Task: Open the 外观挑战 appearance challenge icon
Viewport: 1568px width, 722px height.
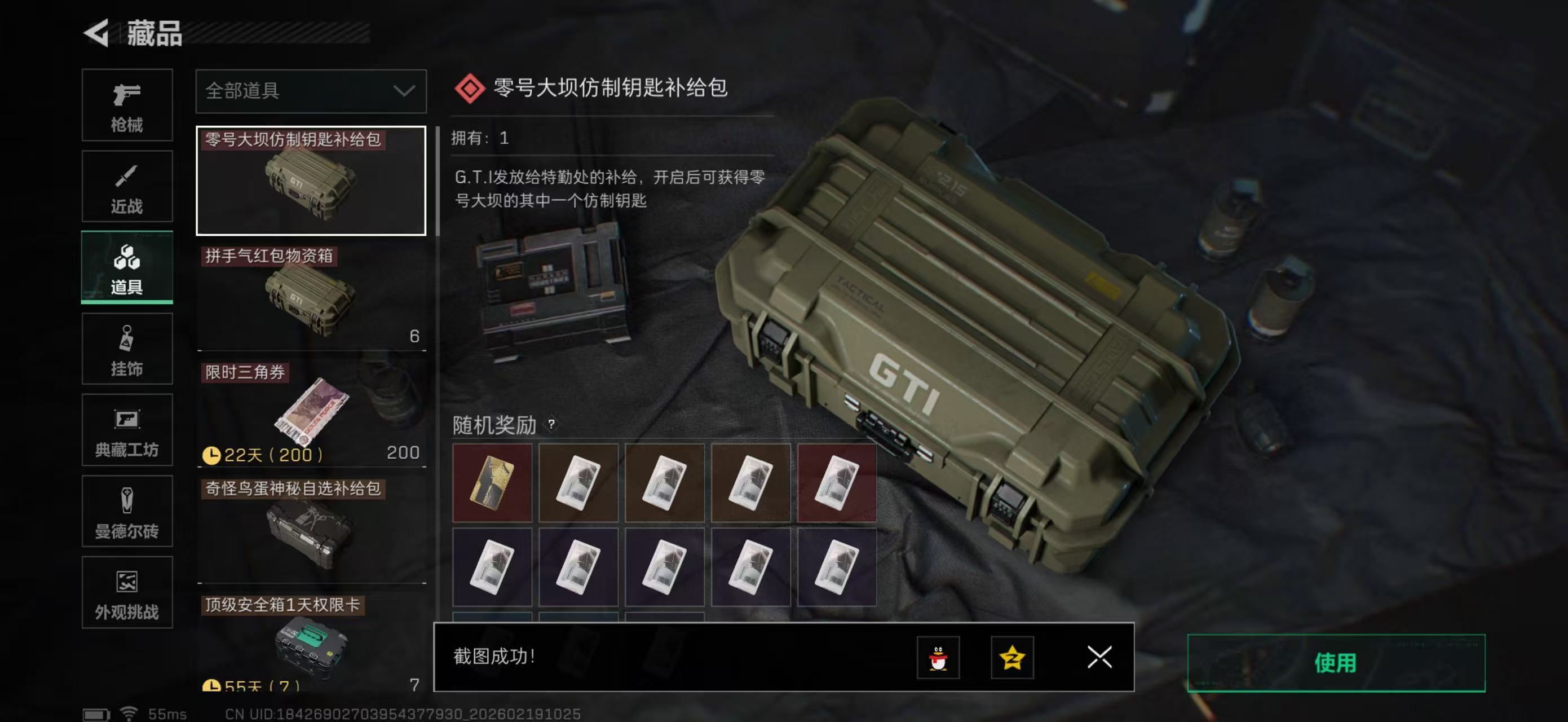Action: pyautogui.click(x=127, y=592)
